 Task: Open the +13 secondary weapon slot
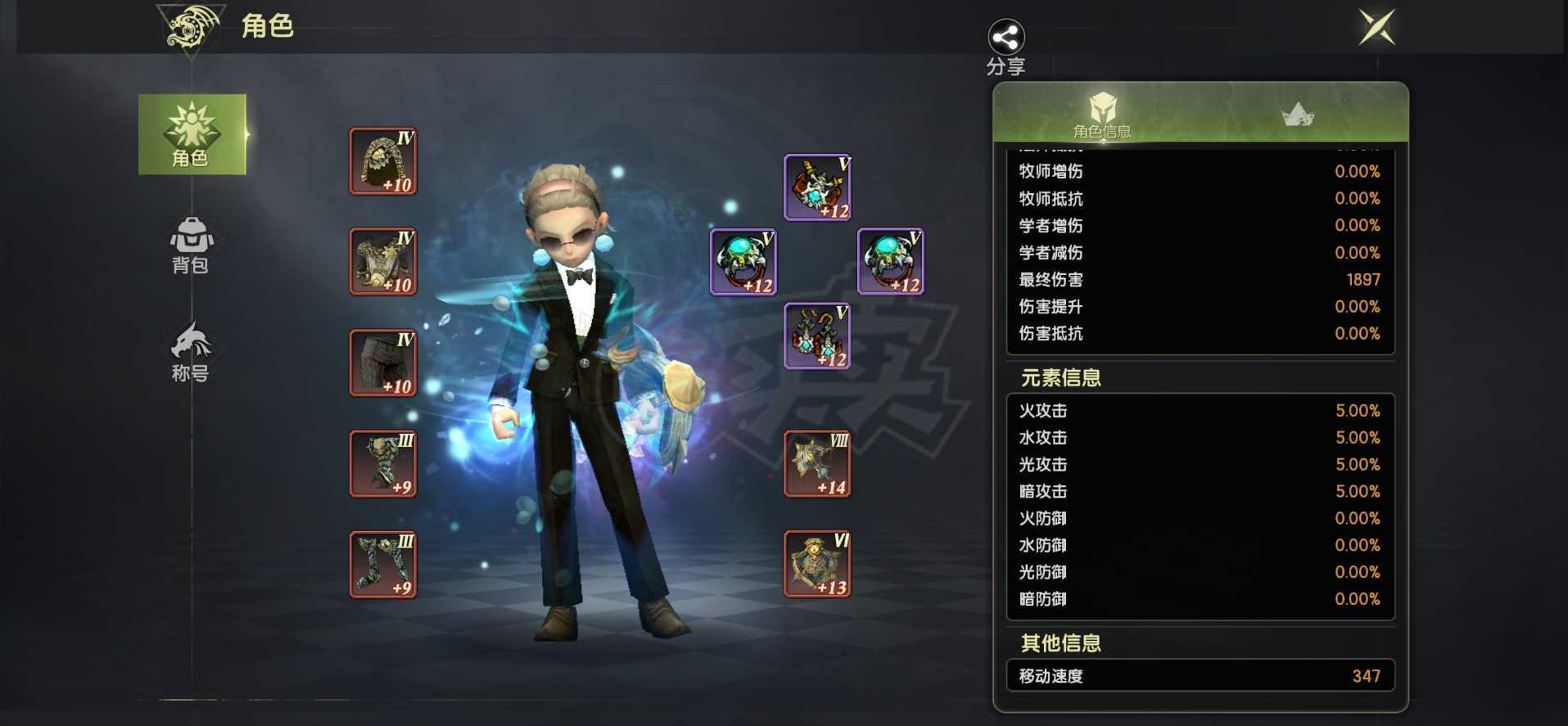817,564
